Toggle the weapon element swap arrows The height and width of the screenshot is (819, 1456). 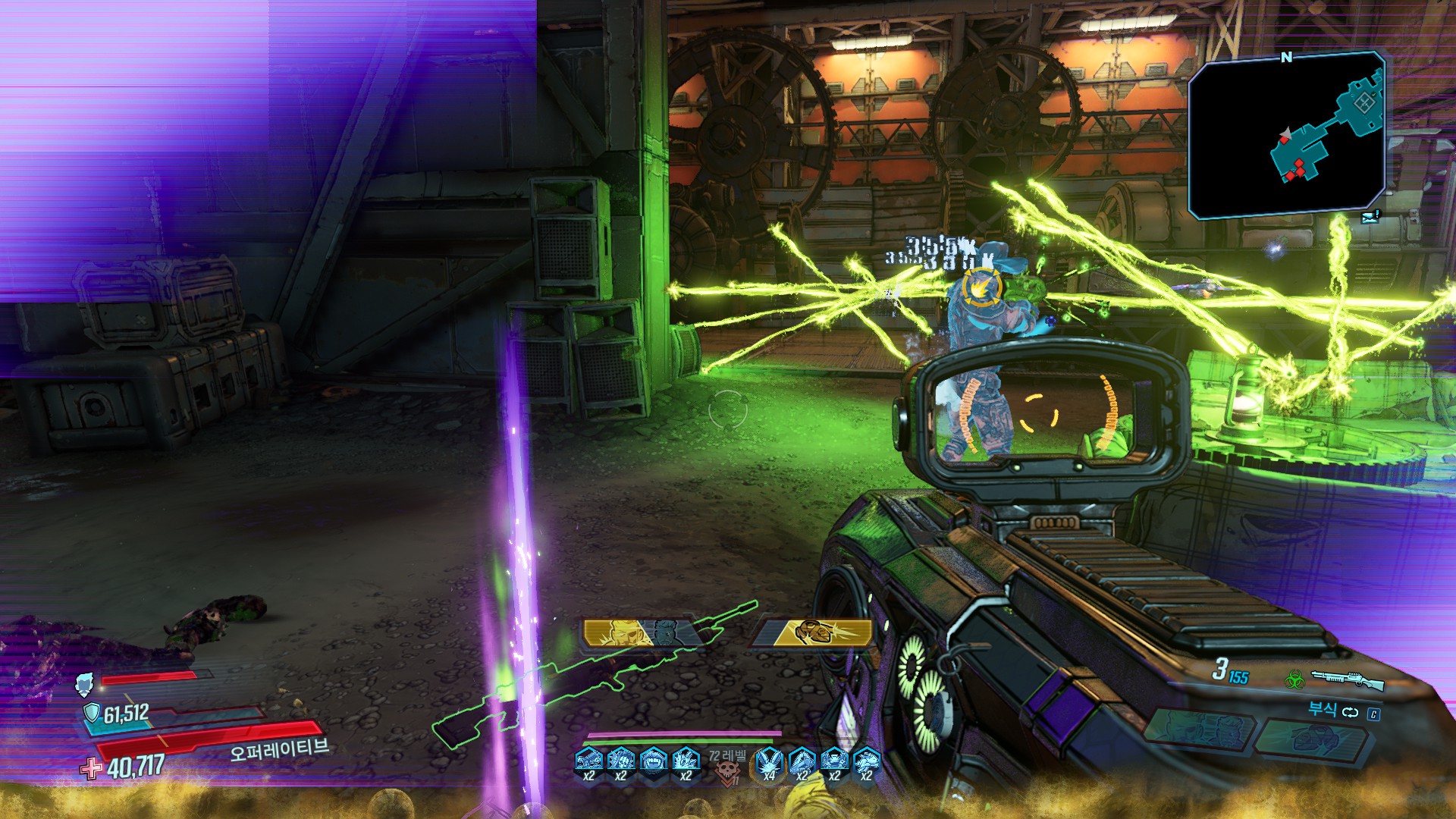point(1351,712)
